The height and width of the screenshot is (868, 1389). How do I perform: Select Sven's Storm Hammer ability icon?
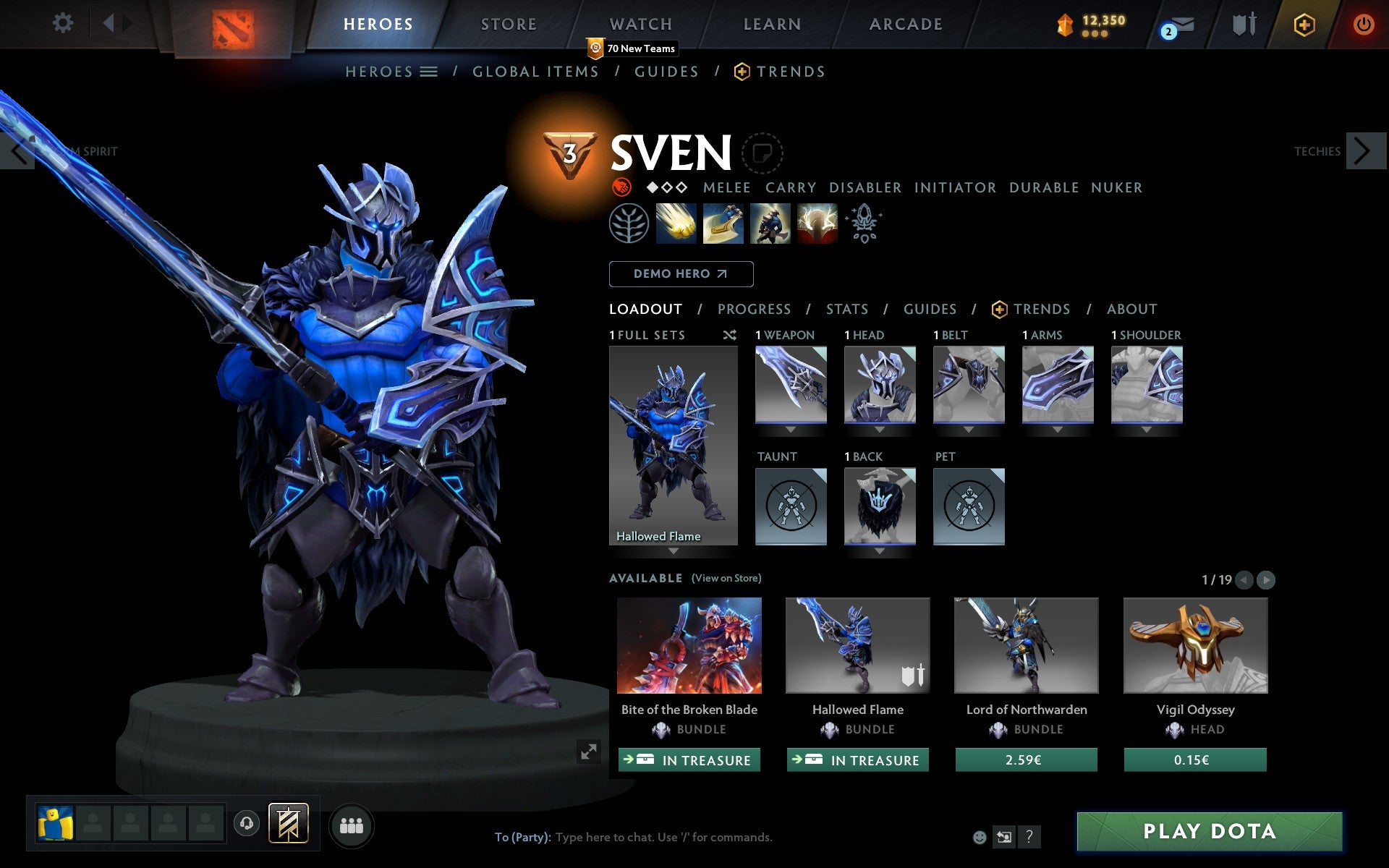676,224
